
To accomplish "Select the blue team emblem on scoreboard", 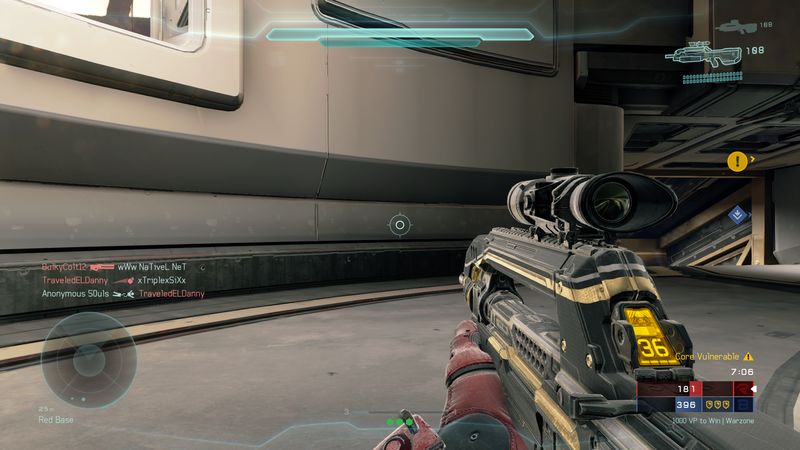I will [742, 405].
